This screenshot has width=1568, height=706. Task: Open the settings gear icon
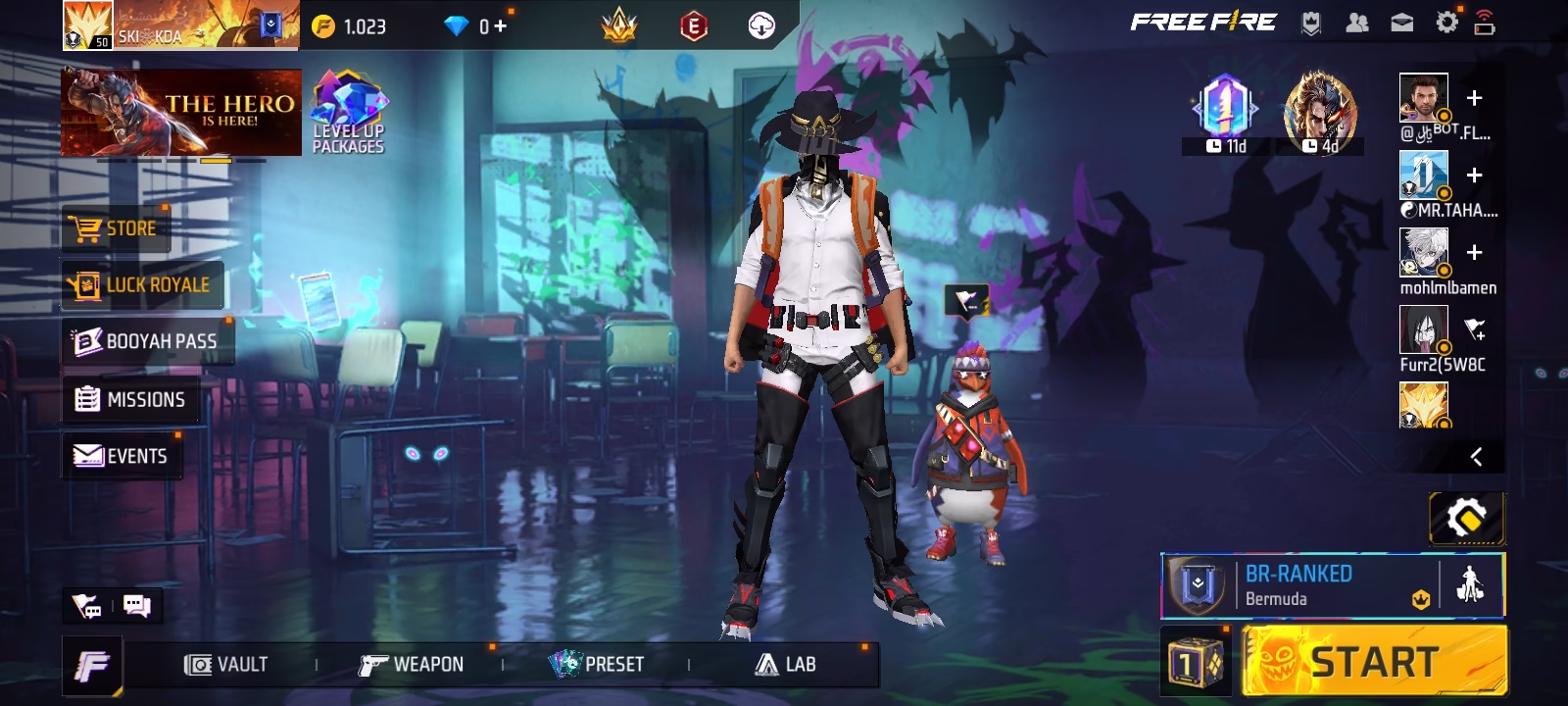pyautogui.click(x=1446, y=23)
